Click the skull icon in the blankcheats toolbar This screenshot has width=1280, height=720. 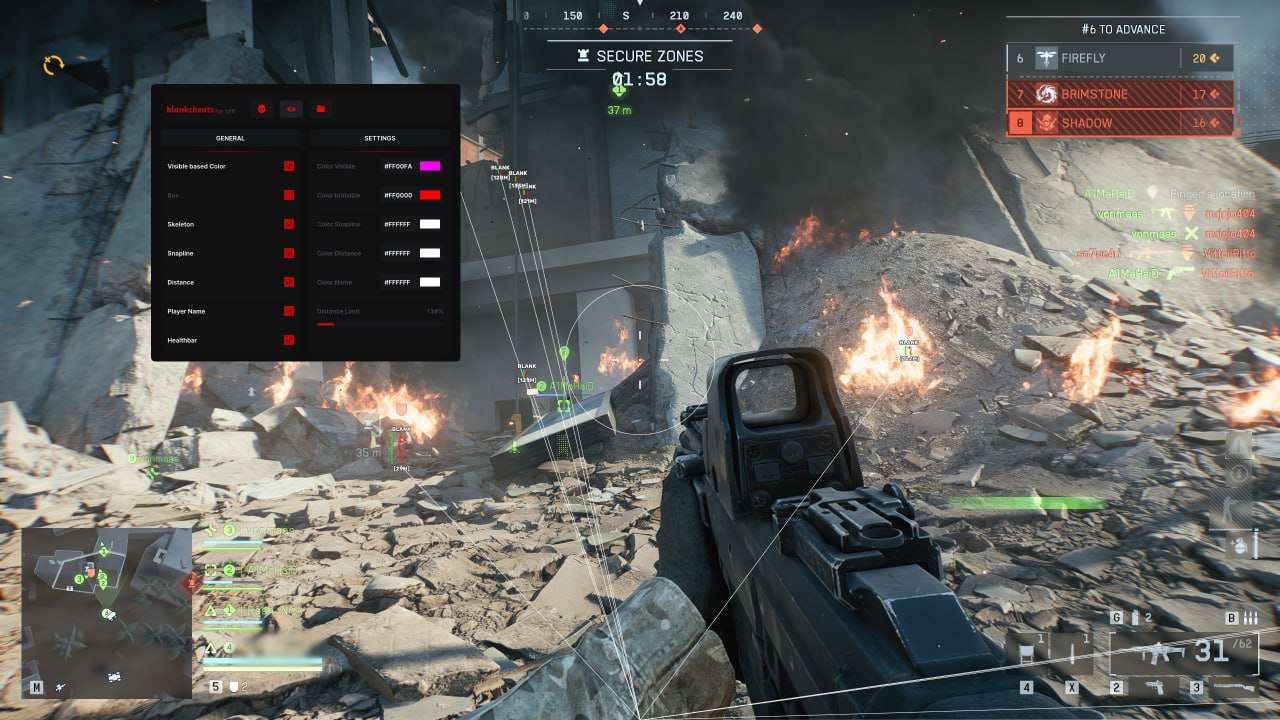pyautogui.click(x=261, y=109)
